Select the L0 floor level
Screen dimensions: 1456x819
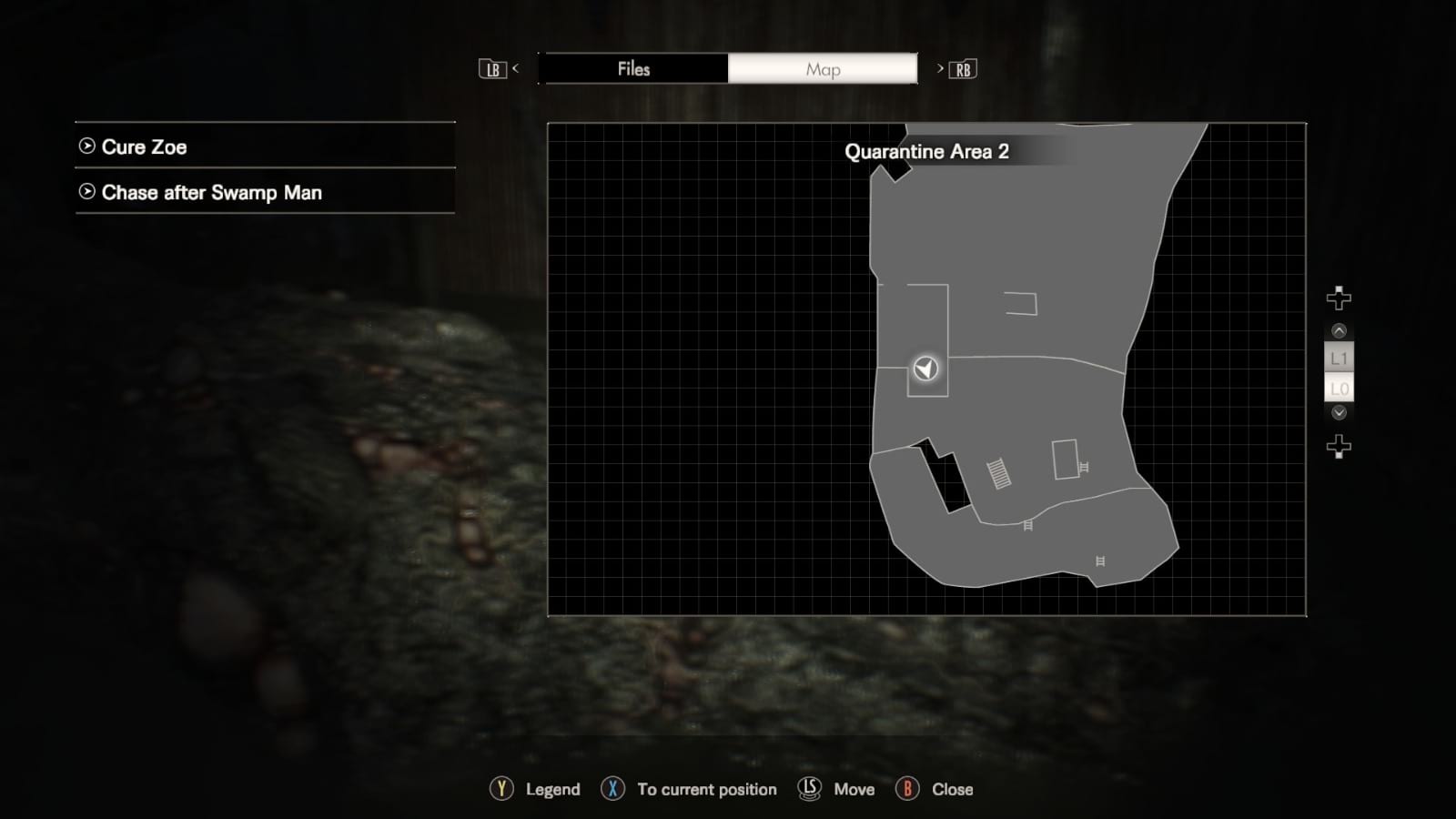pos(1337,387)
